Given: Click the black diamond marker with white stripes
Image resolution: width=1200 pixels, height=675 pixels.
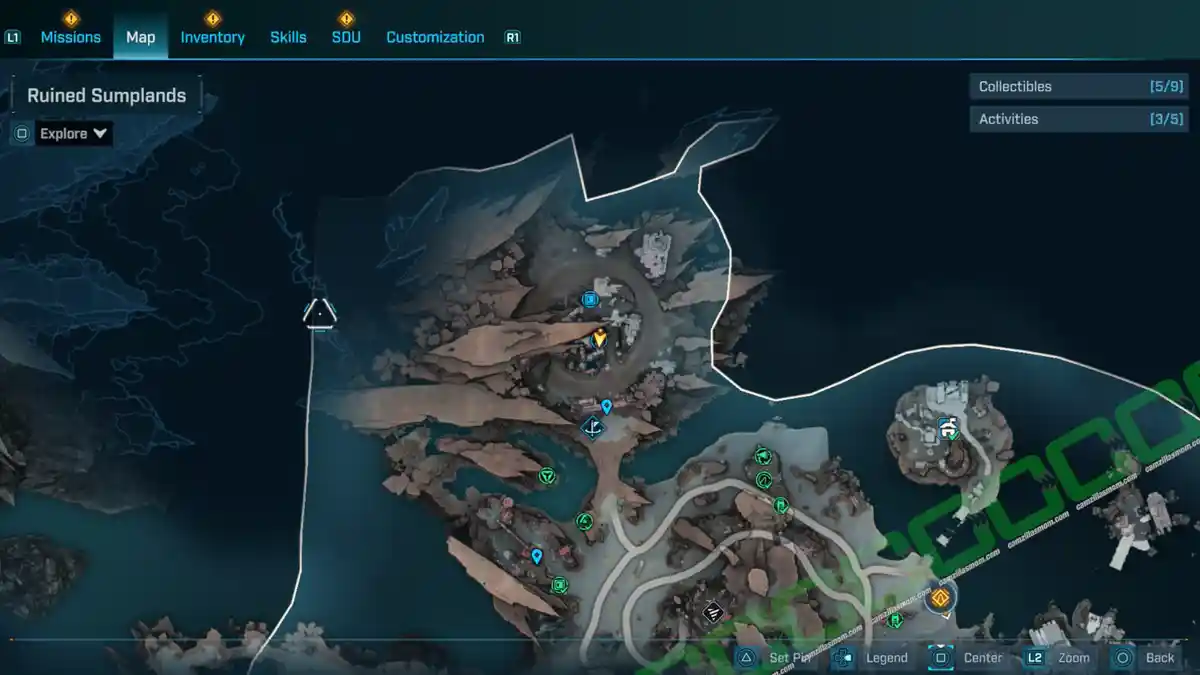Looking at the screenshot, I should (712, 610).
